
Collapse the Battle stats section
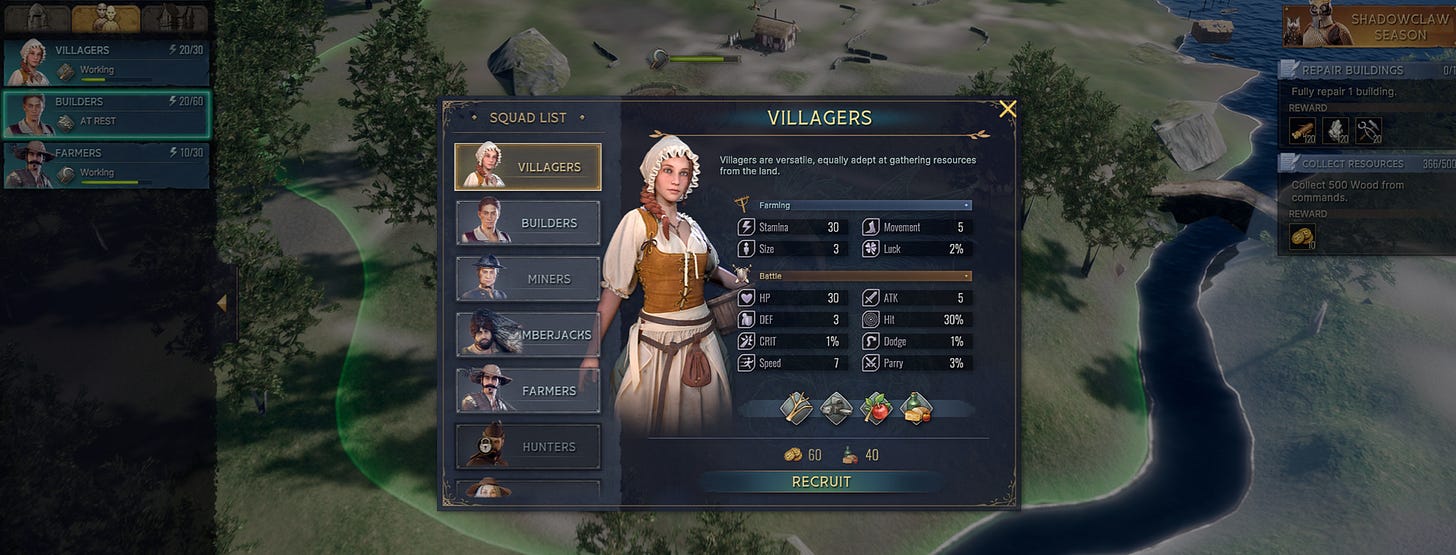pyautogui.click(x=966, y=275)
